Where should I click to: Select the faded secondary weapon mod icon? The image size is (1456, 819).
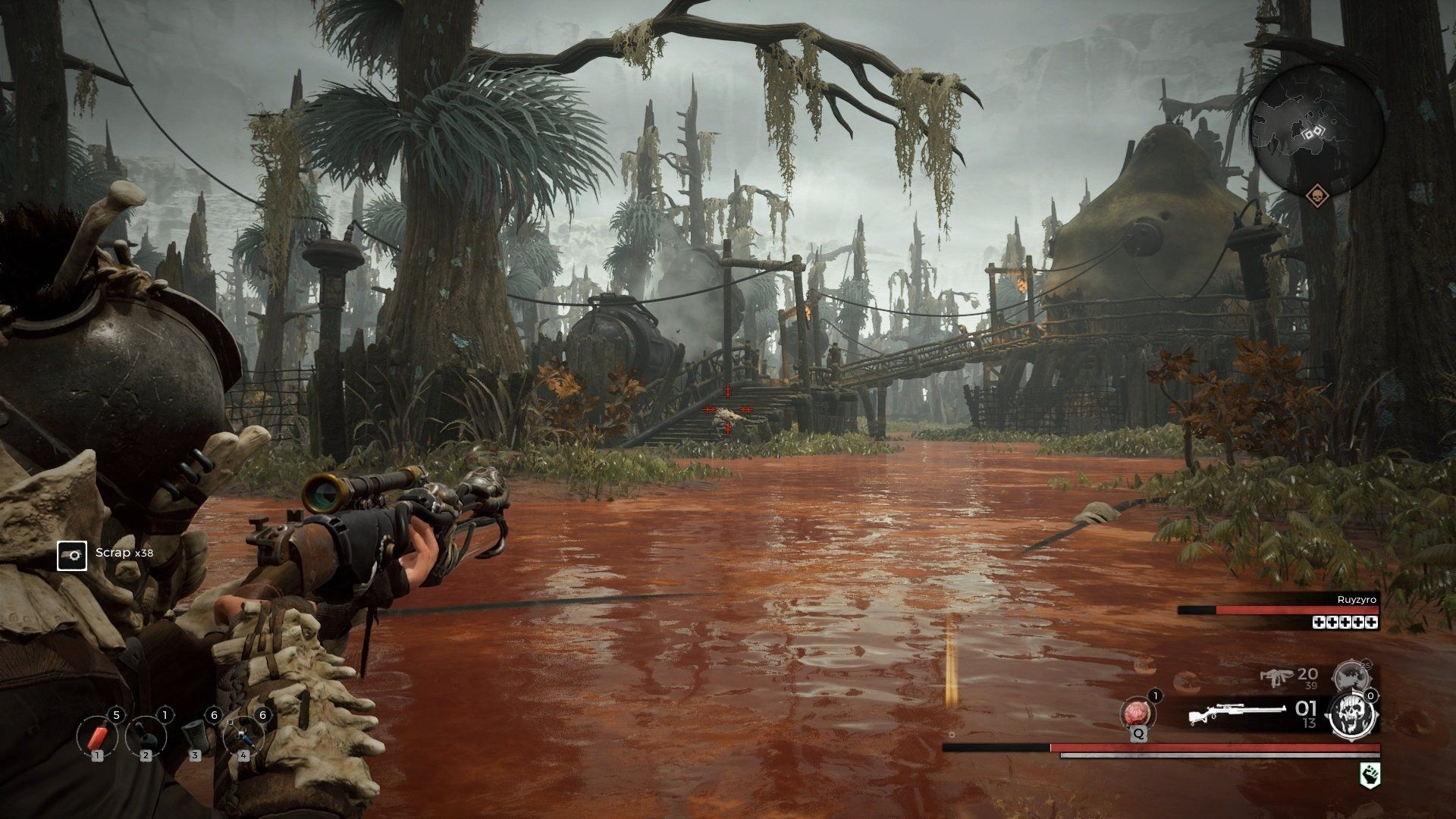(1348, 674)
